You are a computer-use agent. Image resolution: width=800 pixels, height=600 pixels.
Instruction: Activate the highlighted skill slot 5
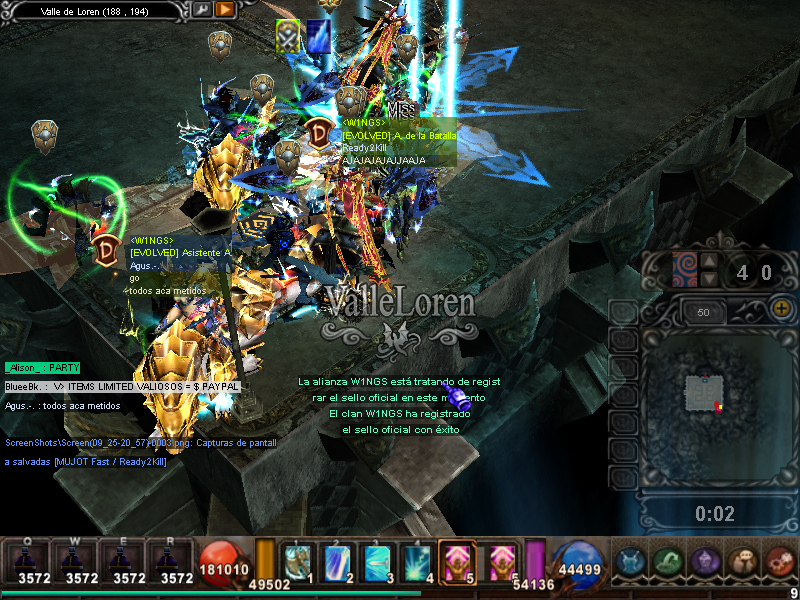click(x=458, y=560)
